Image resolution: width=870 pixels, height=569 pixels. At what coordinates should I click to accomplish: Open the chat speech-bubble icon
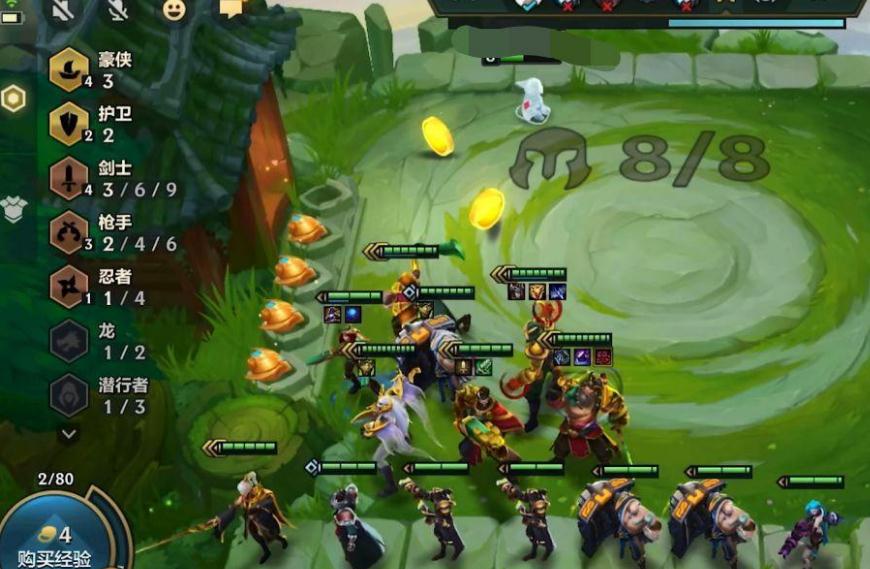click(231, 9)
